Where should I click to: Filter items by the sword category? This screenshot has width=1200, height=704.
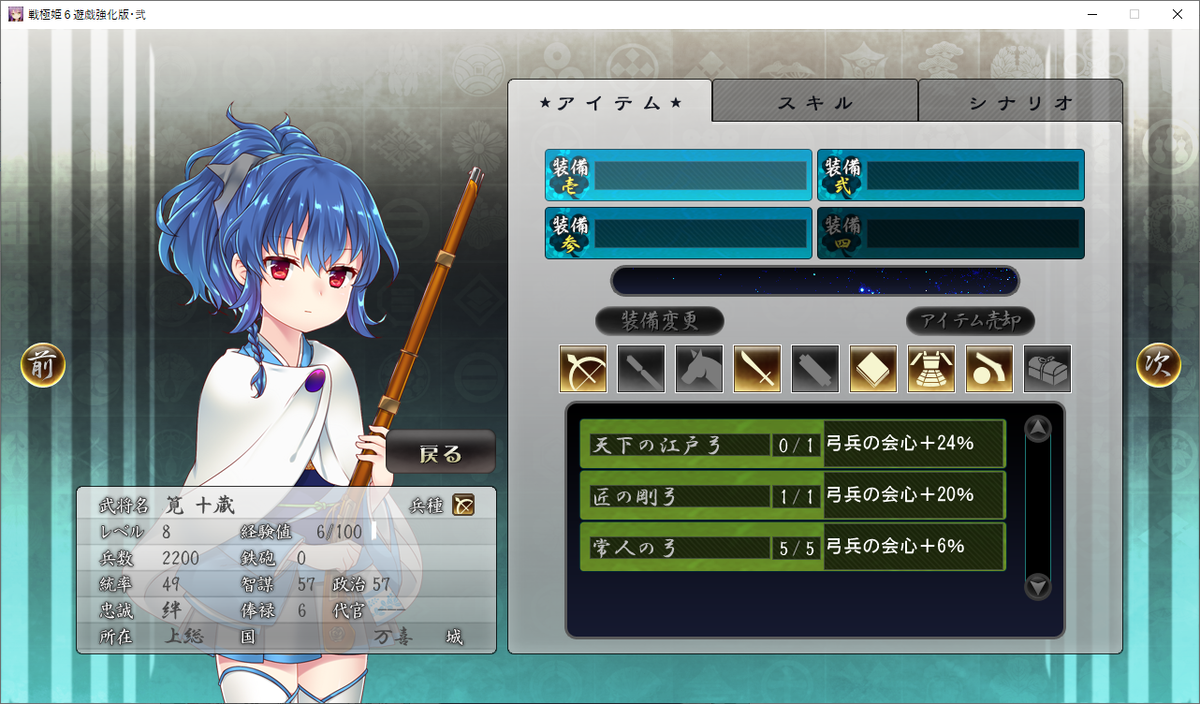pyautogui.click(x=757, y=369)
